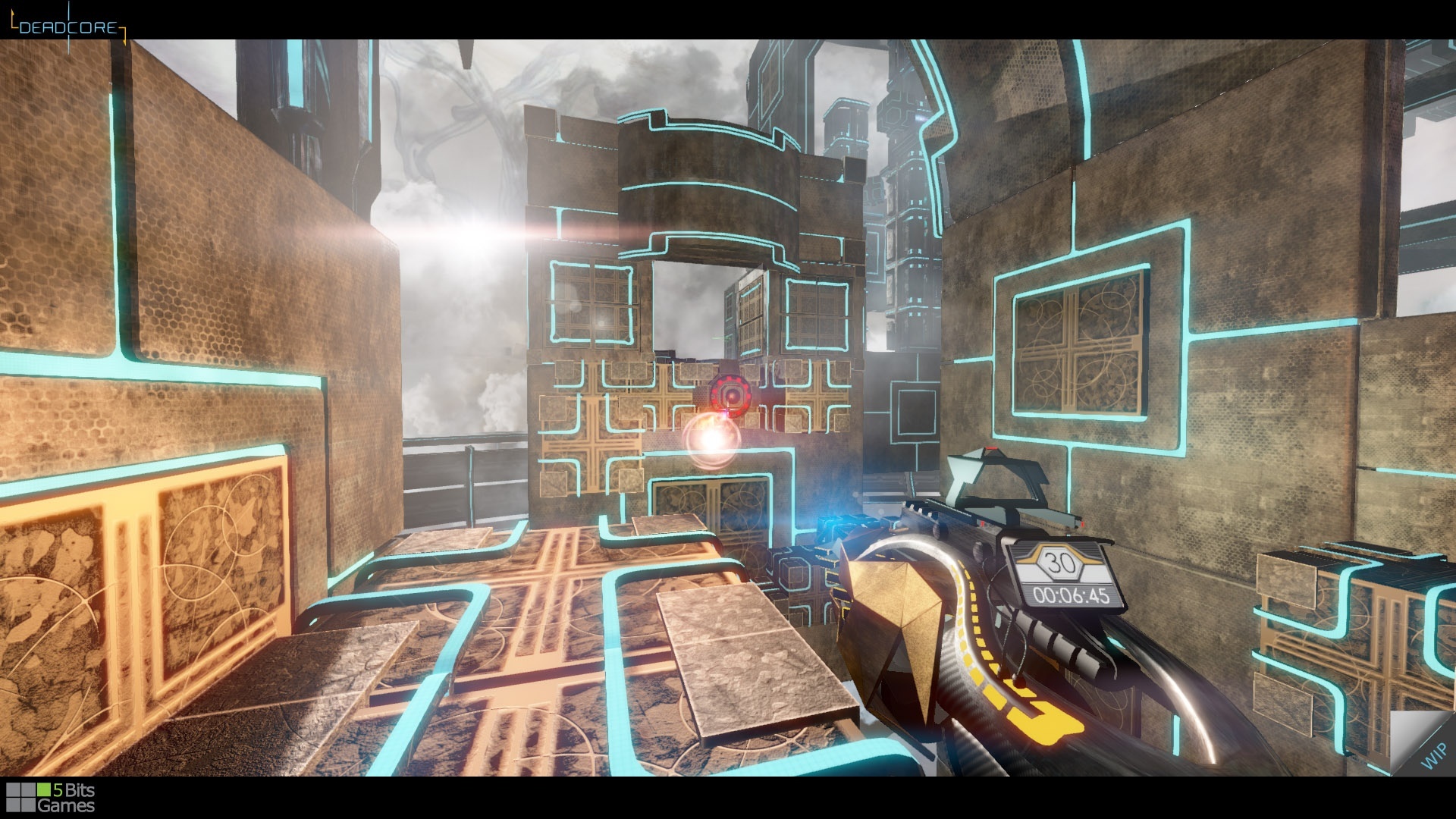Click the 5Bits Games label text

(x=72, y=798)
